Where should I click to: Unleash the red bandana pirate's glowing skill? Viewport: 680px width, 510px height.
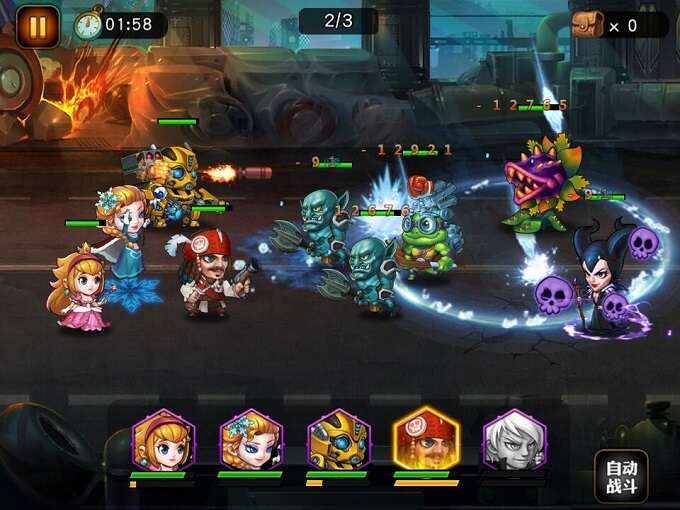tap(426, 439)
